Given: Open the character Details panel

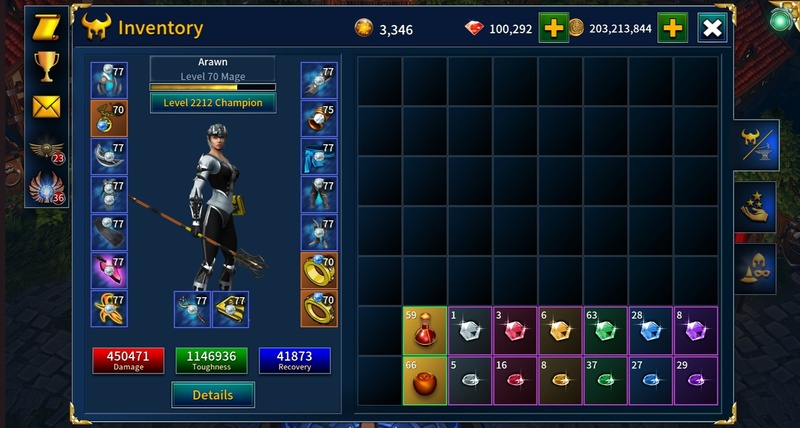Looking at the screenshot, I should 213,395.
